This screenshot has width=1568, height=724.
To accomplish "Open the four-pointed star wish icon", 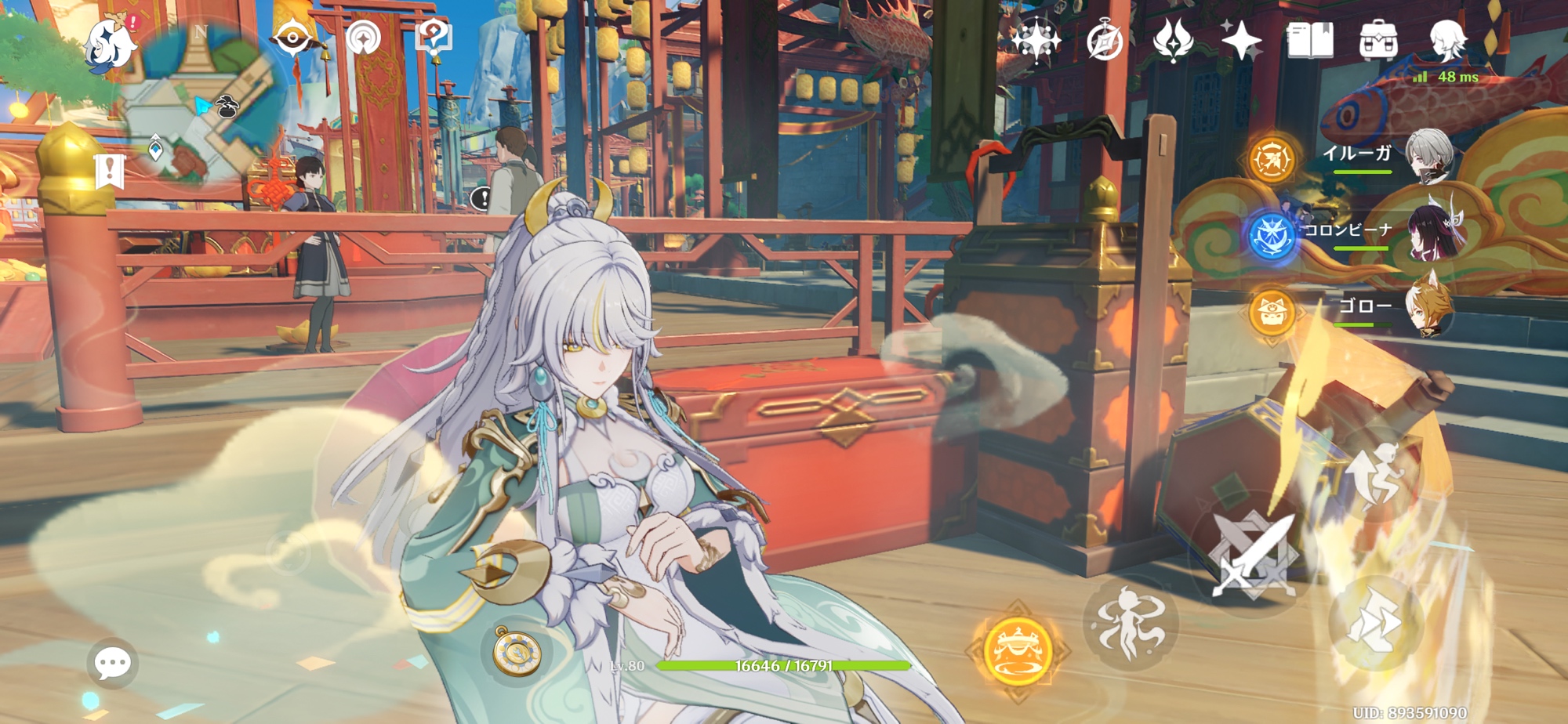I will point(1241,39).
